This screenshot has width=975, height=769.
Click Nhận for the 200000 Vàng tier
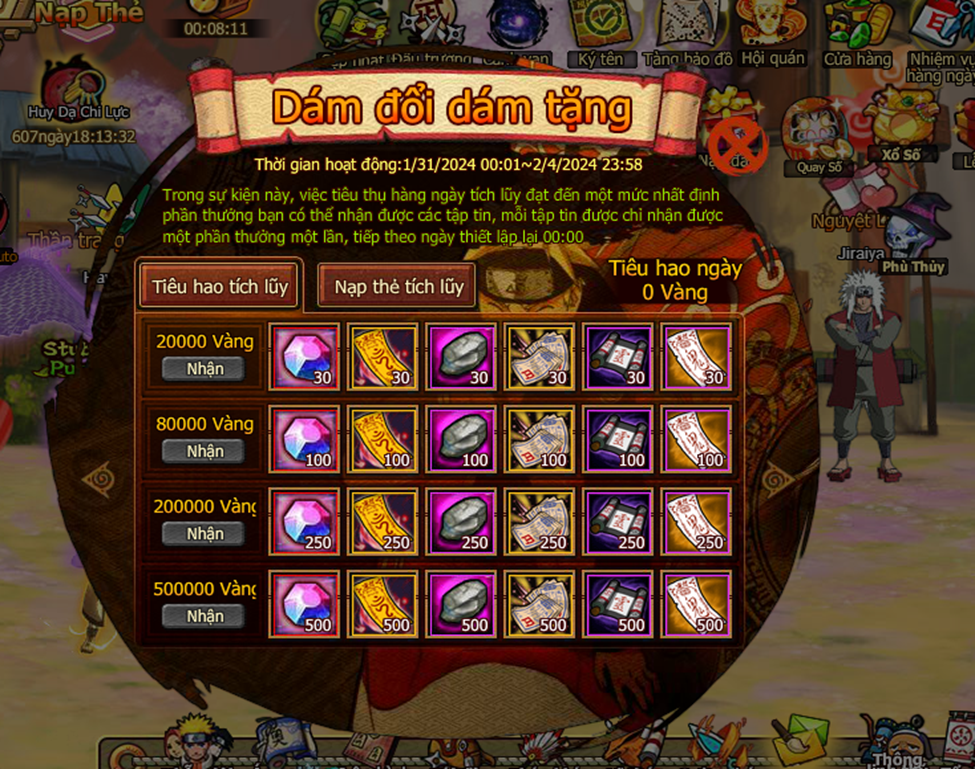click(204, 534)
